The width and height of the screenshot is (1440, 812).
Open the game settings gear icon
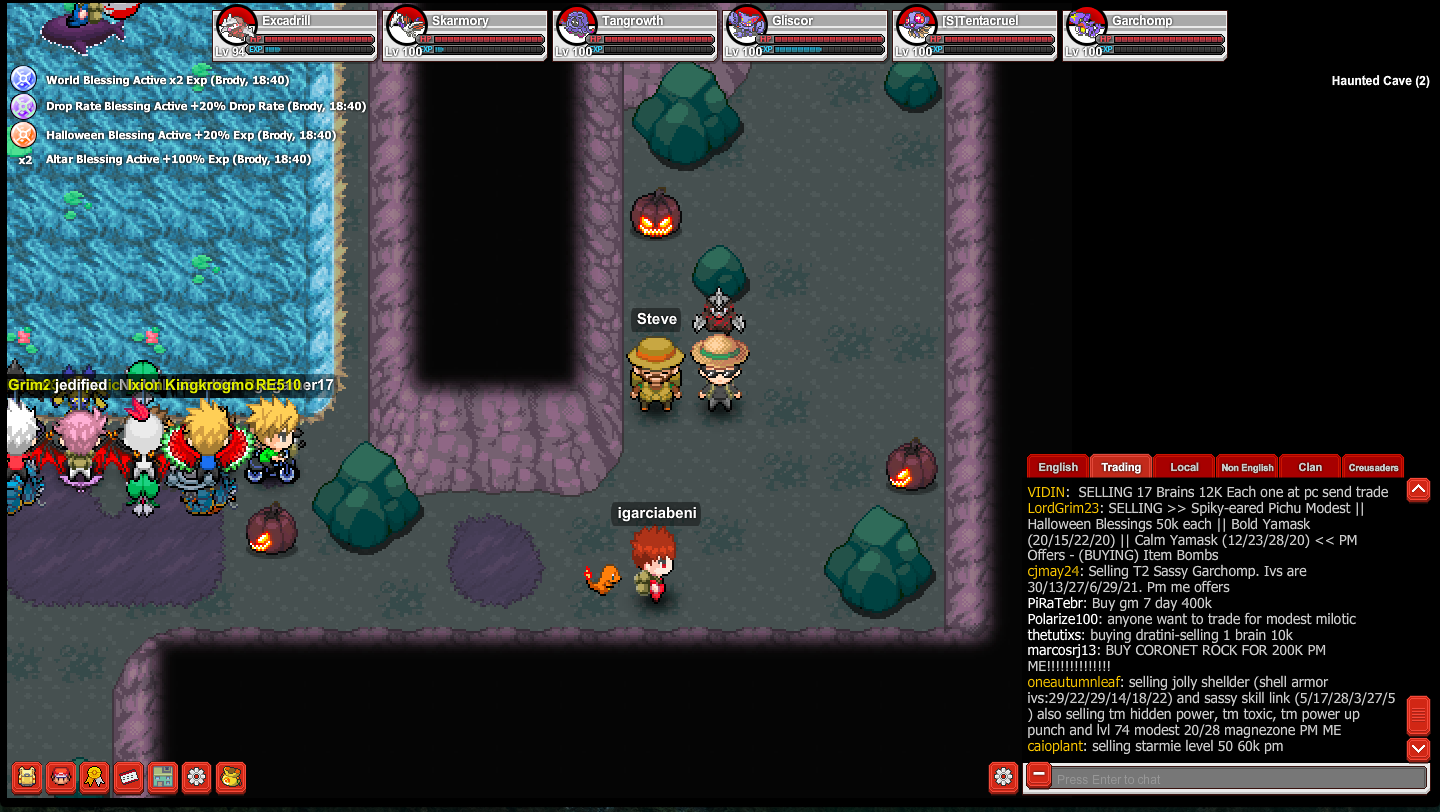pos(196,777)
